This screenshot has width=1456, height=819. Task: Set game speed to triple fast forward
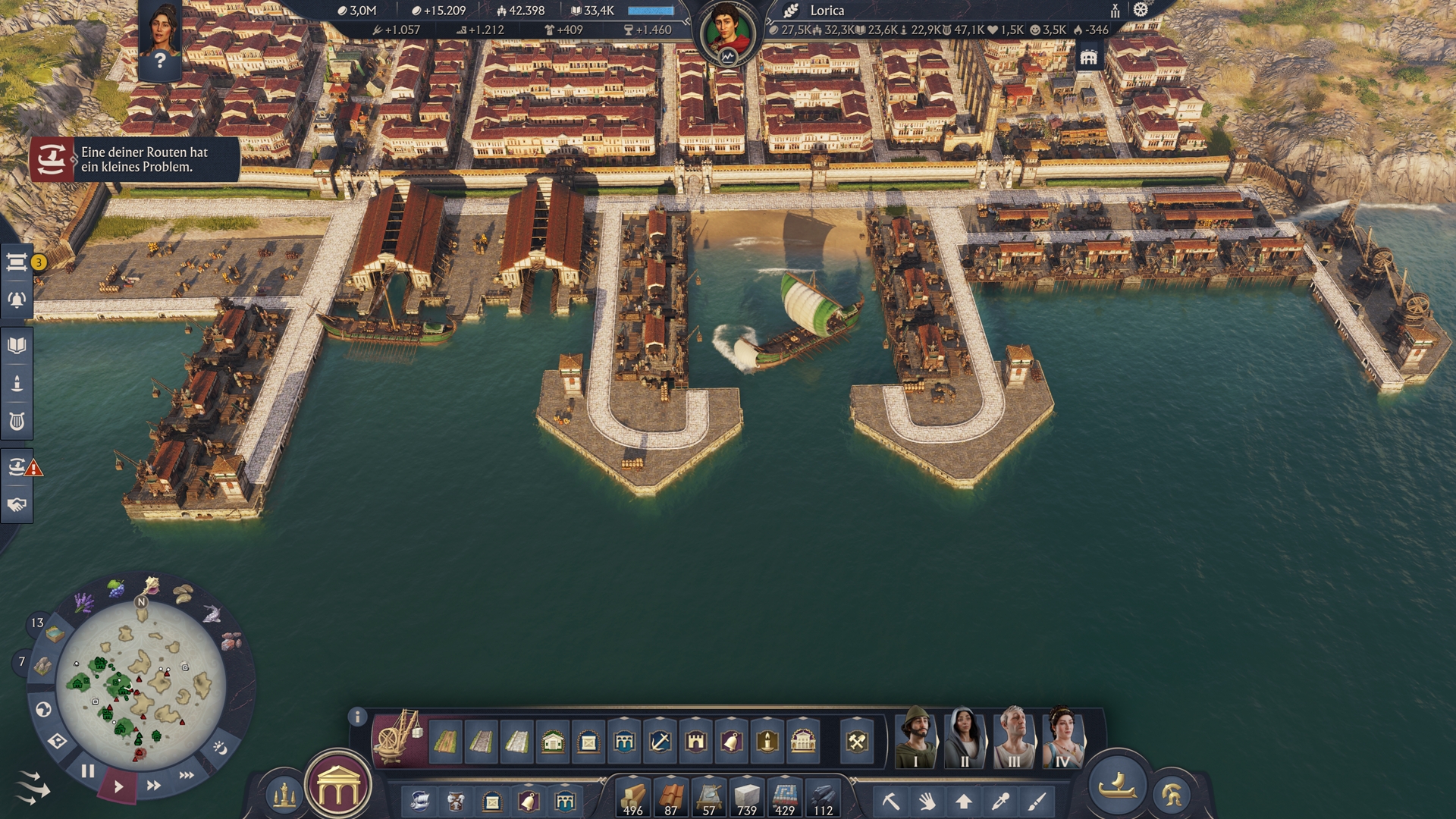(187, 775)
